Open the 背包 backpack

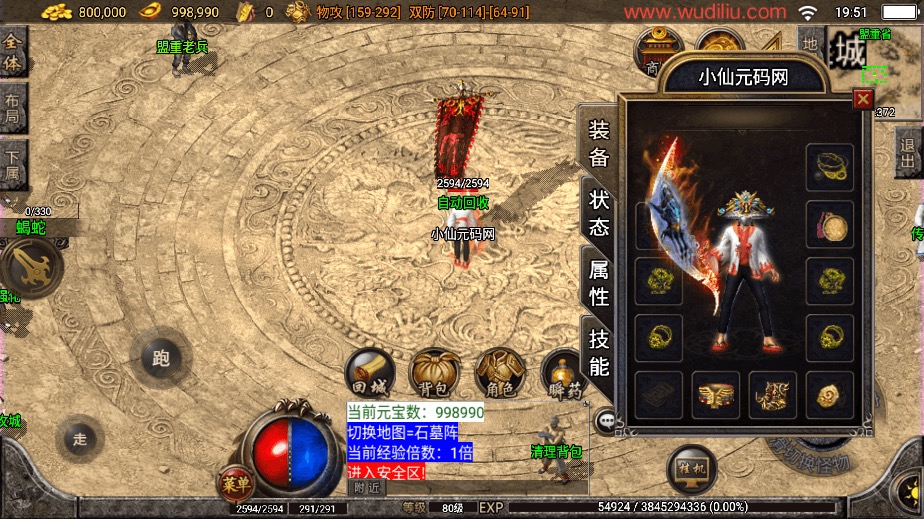(x=433, y=372)
